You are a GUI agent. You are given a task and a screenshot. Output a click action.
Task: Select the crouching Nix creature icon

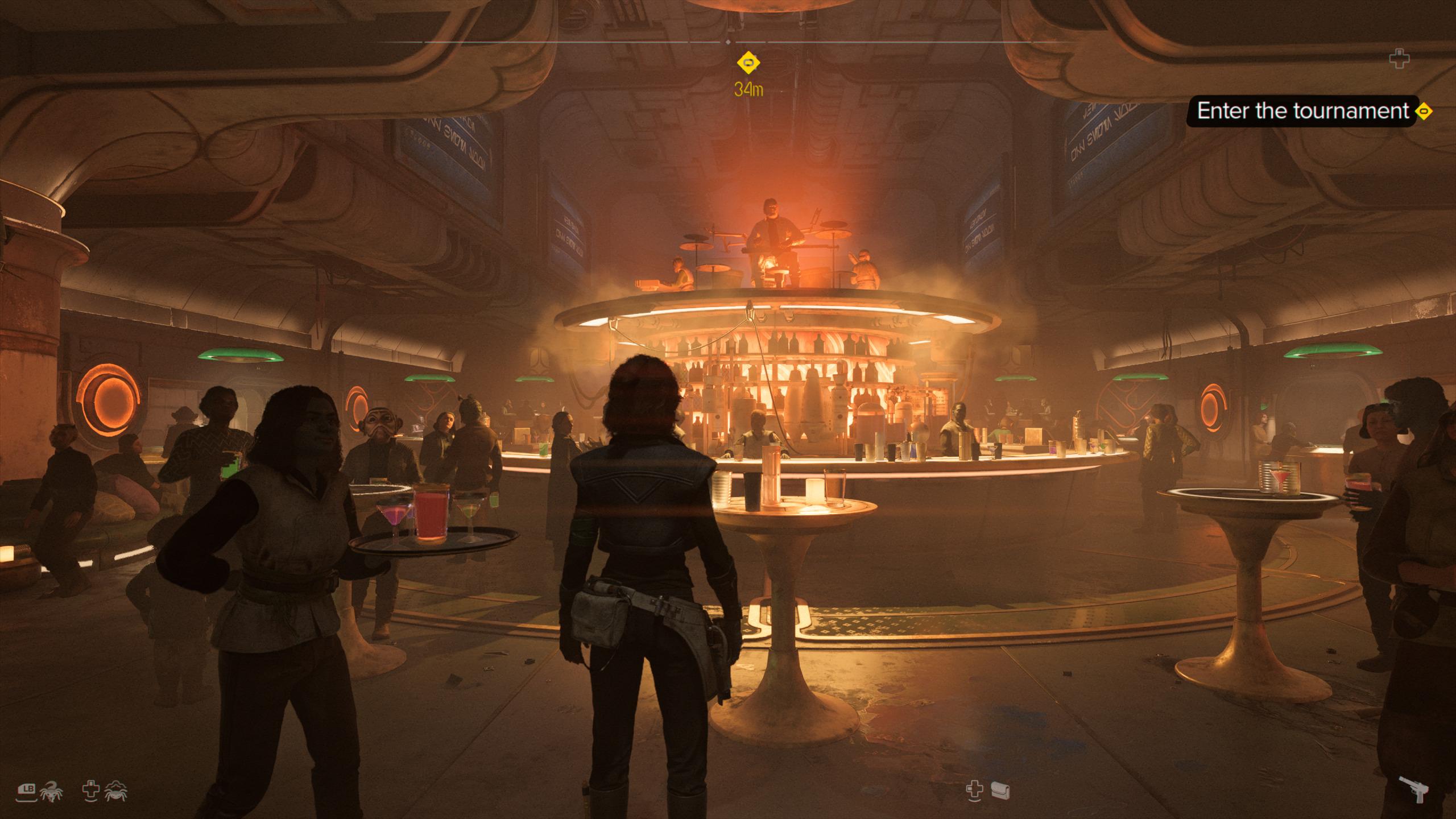pyautogui.click(x=116, y=791)
